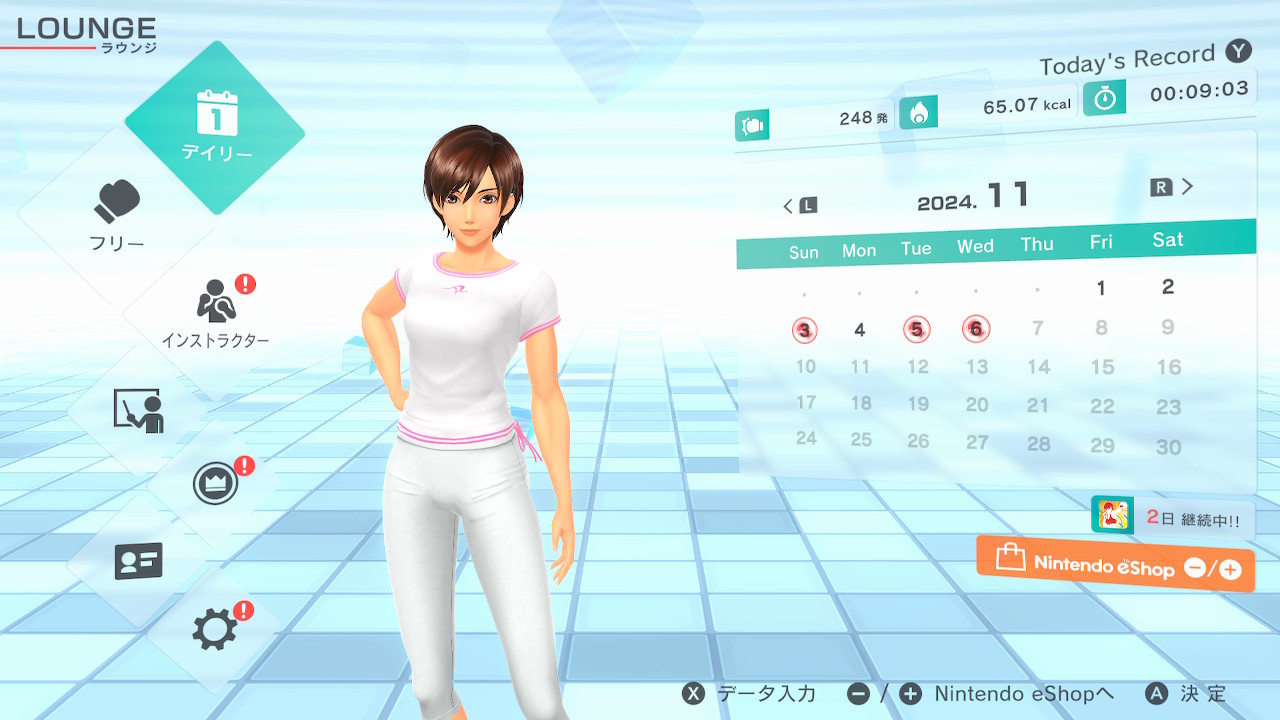Open the tutorial whiteboard teacher menu

coord(138,410)
